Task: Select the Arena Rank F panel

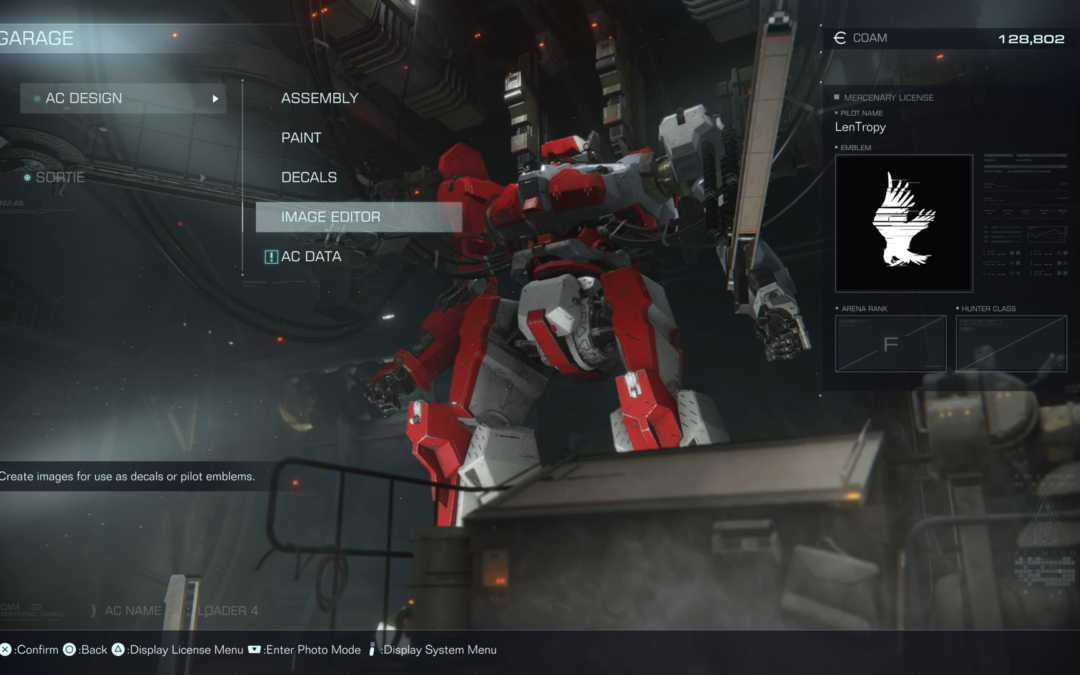Action: point(890,344)
